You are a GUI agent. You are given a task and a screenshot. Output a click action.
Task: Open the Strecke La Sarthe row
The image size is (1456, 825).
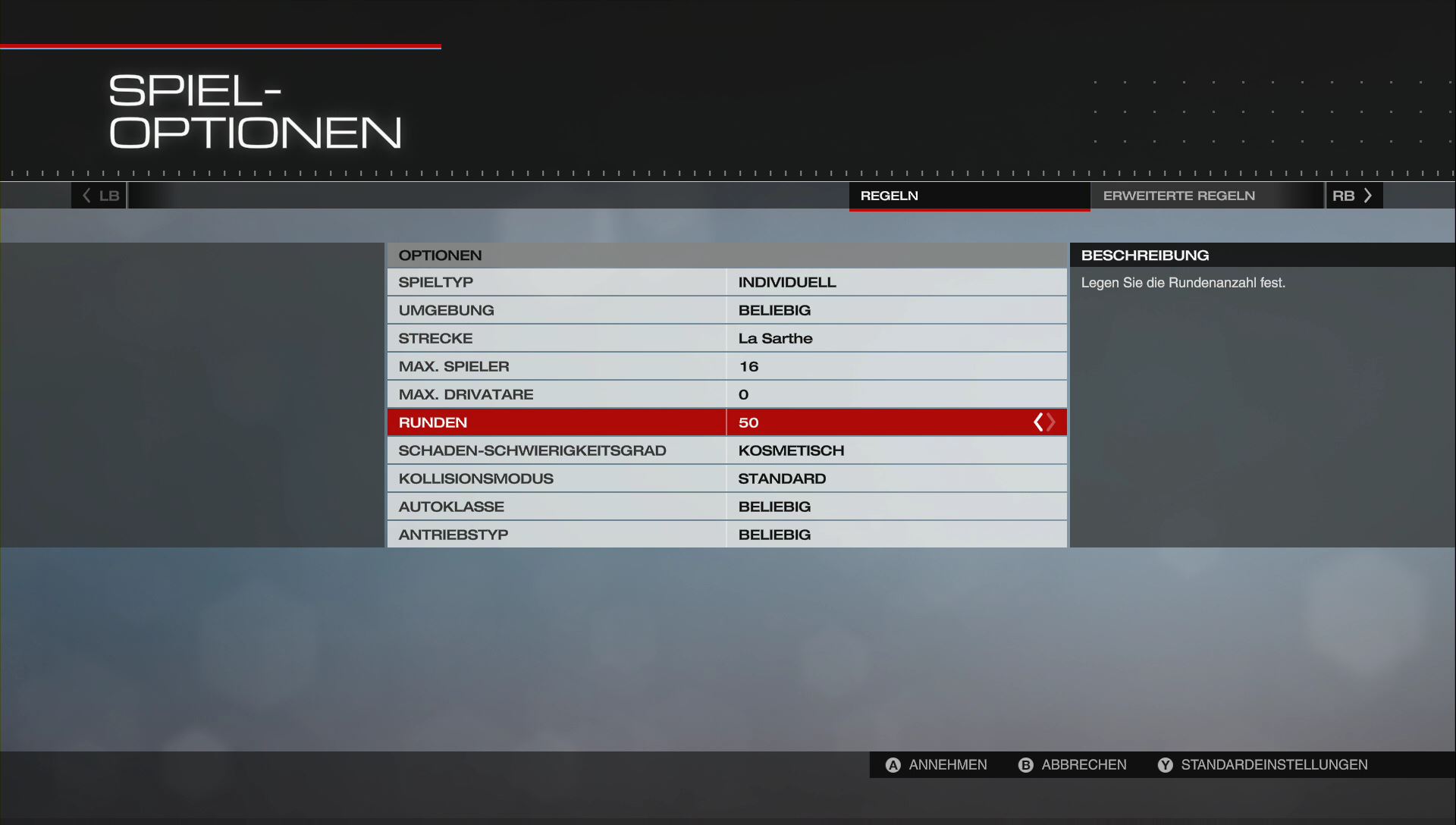click(x=726, y=338)
